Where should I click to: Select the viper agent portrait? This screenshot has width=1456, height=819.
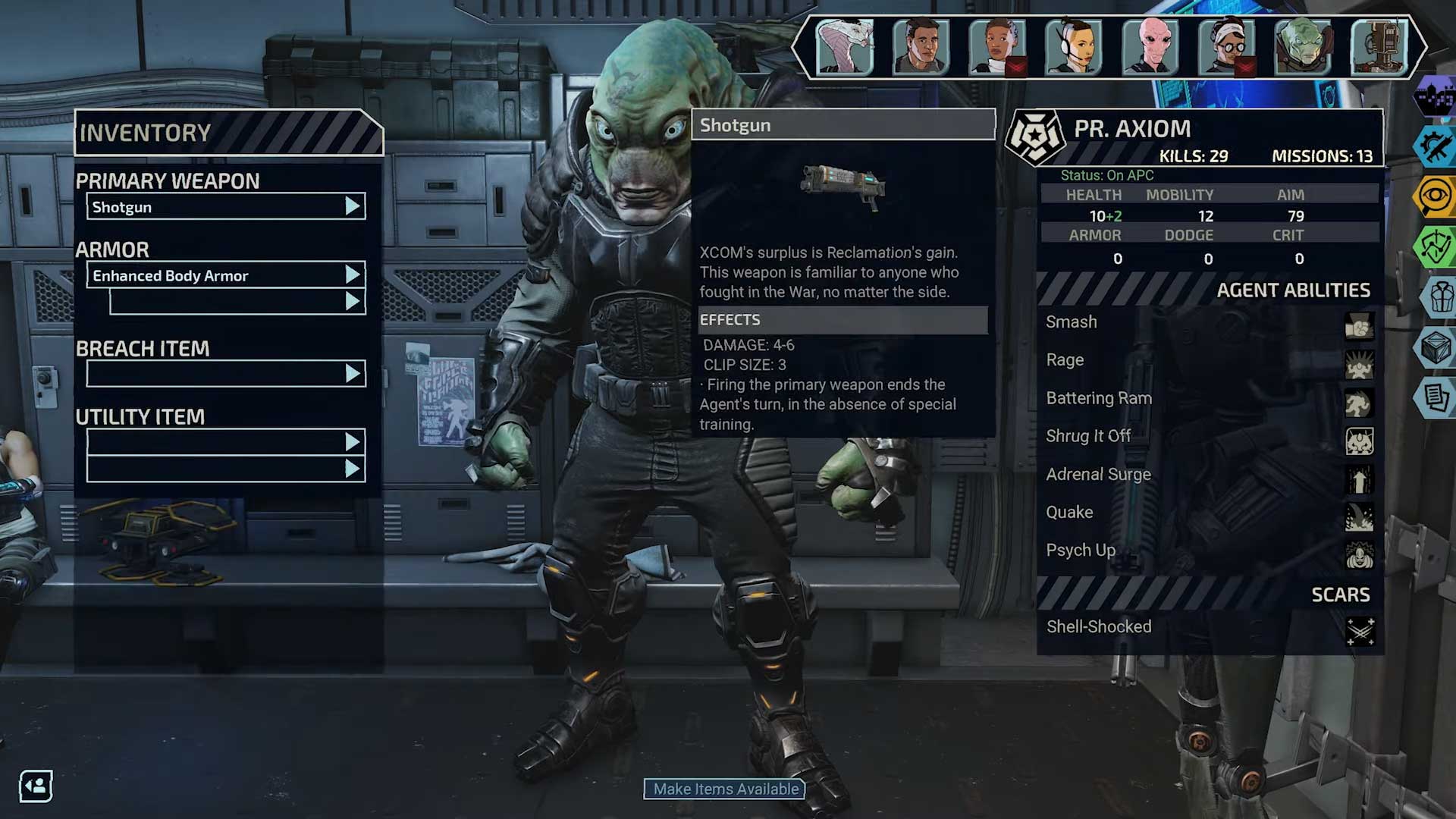click(845, 47)
